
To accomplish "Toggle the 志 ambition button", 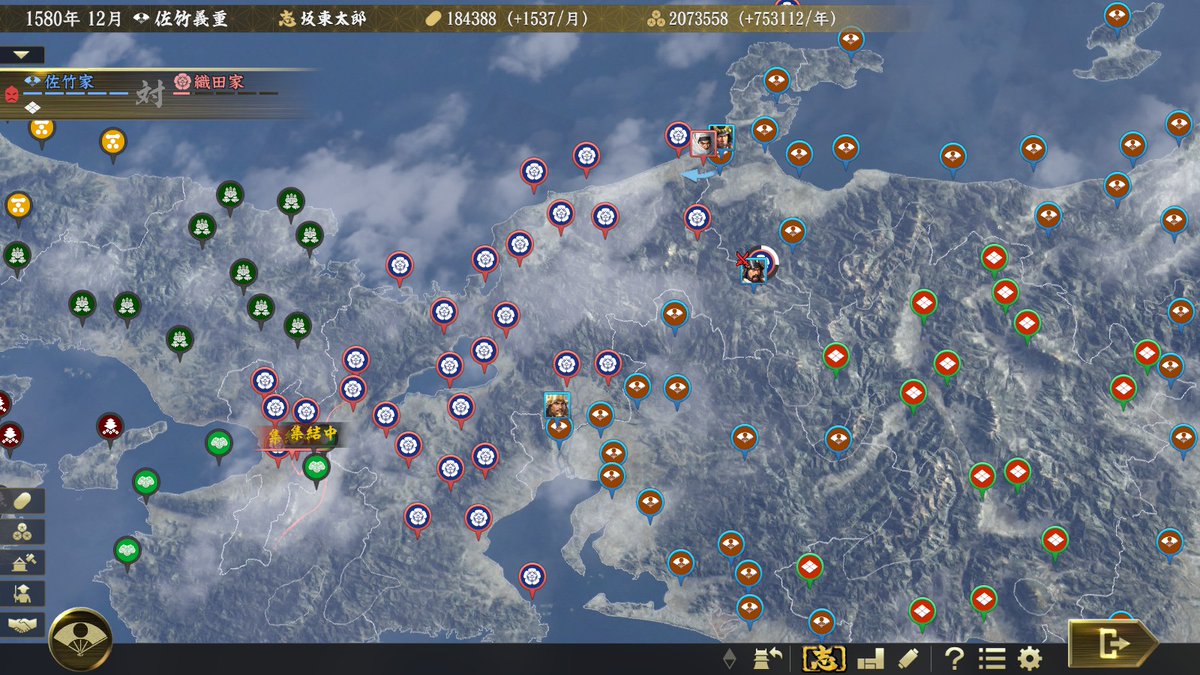I will point(825,658).
